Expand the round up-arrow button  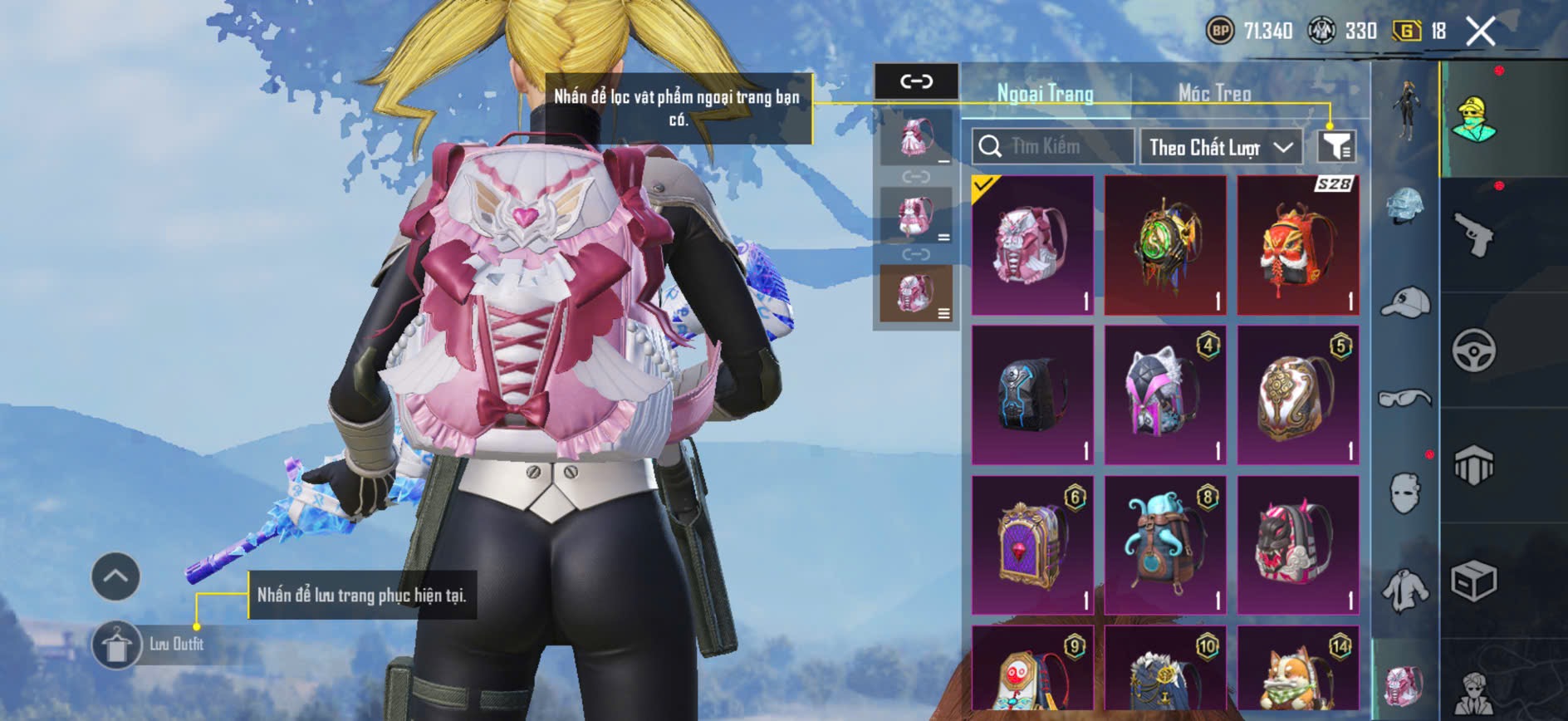point(115,576)
